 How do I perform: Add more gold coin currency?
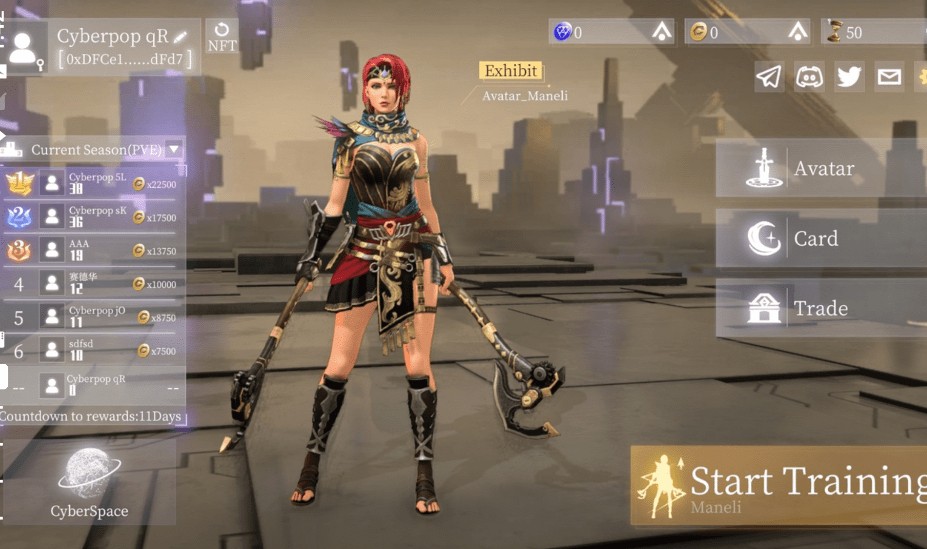pyautogui.click(x=798, y=32)
